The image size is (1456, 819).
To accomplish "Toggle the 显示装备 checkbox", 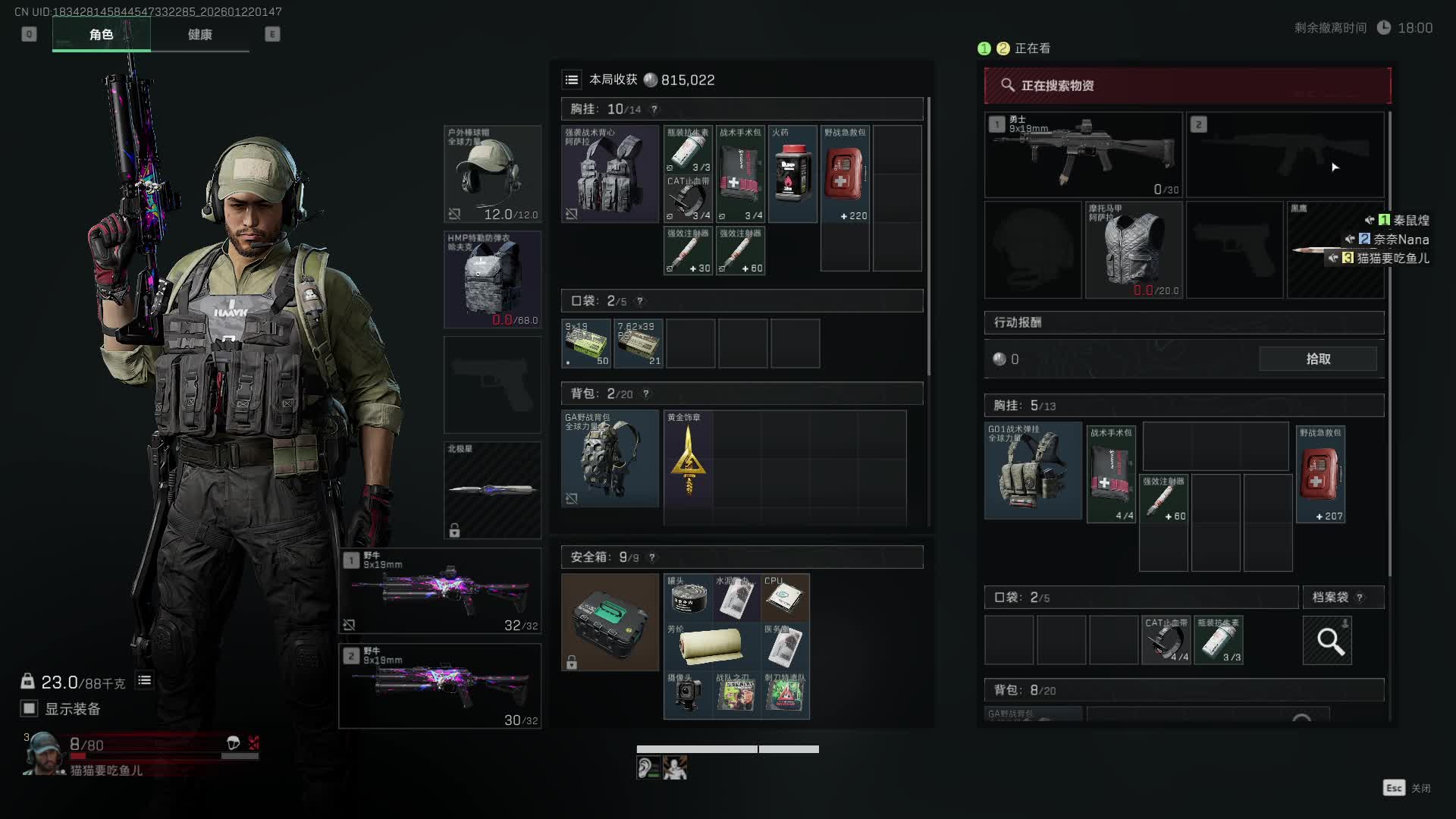I will point(29,708).
